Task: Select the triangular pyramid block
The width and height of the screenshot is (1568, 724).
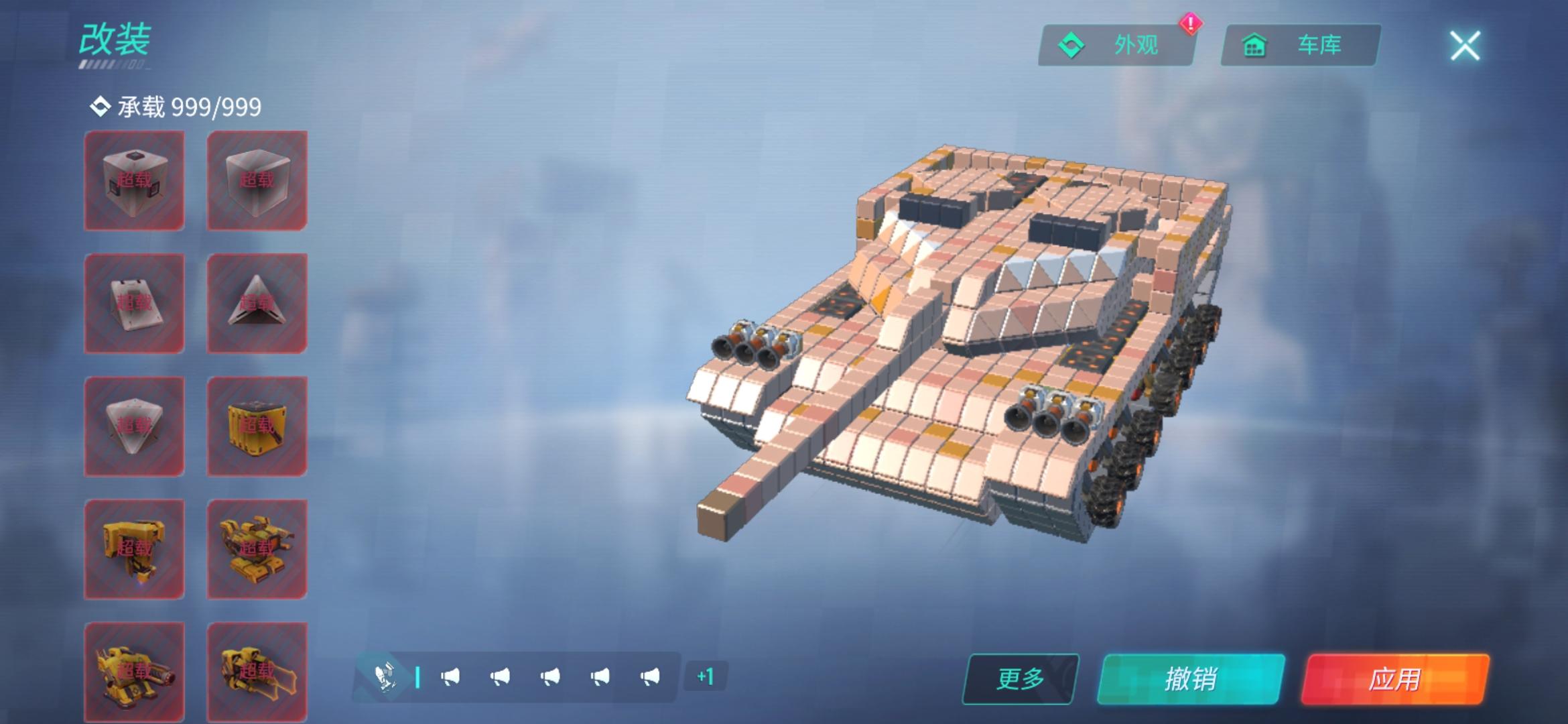Action: tap(257, 303)
